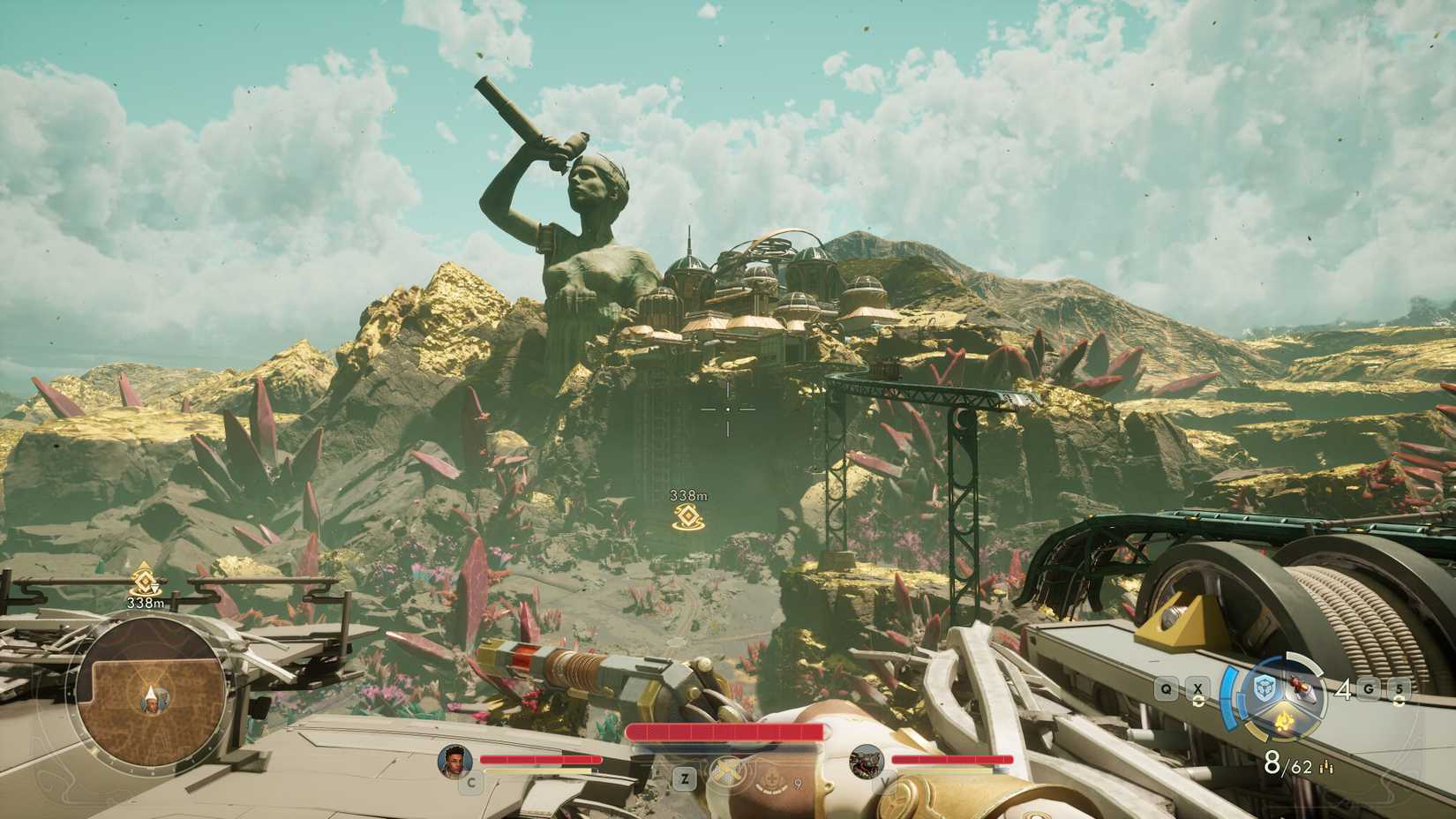
Task: Click the G grenade keybind
Action: pyautogui.click(x=1368, y=688)
